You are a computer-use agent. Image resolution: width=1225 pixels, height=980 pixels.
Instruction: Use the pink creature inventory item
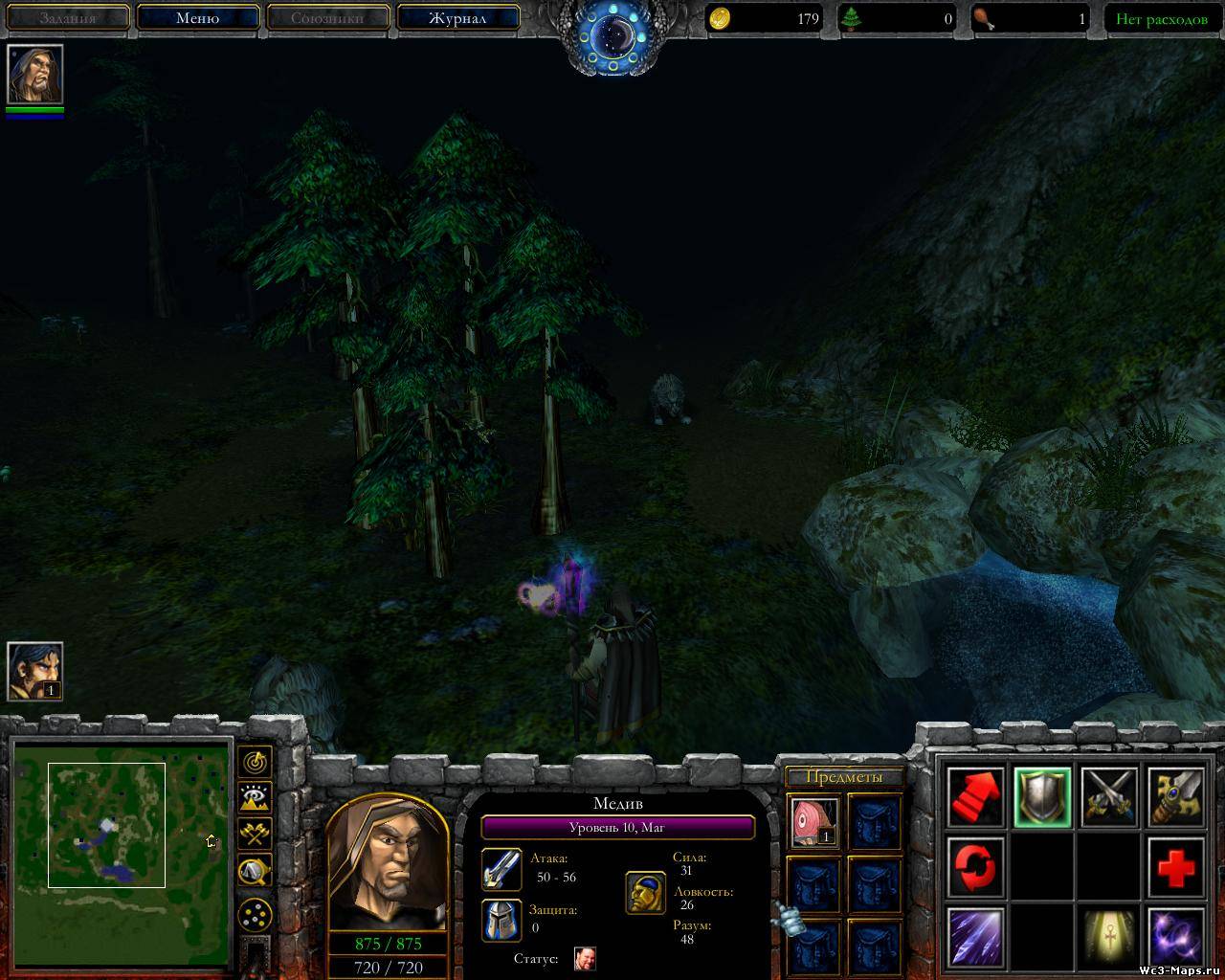point(814,822)
